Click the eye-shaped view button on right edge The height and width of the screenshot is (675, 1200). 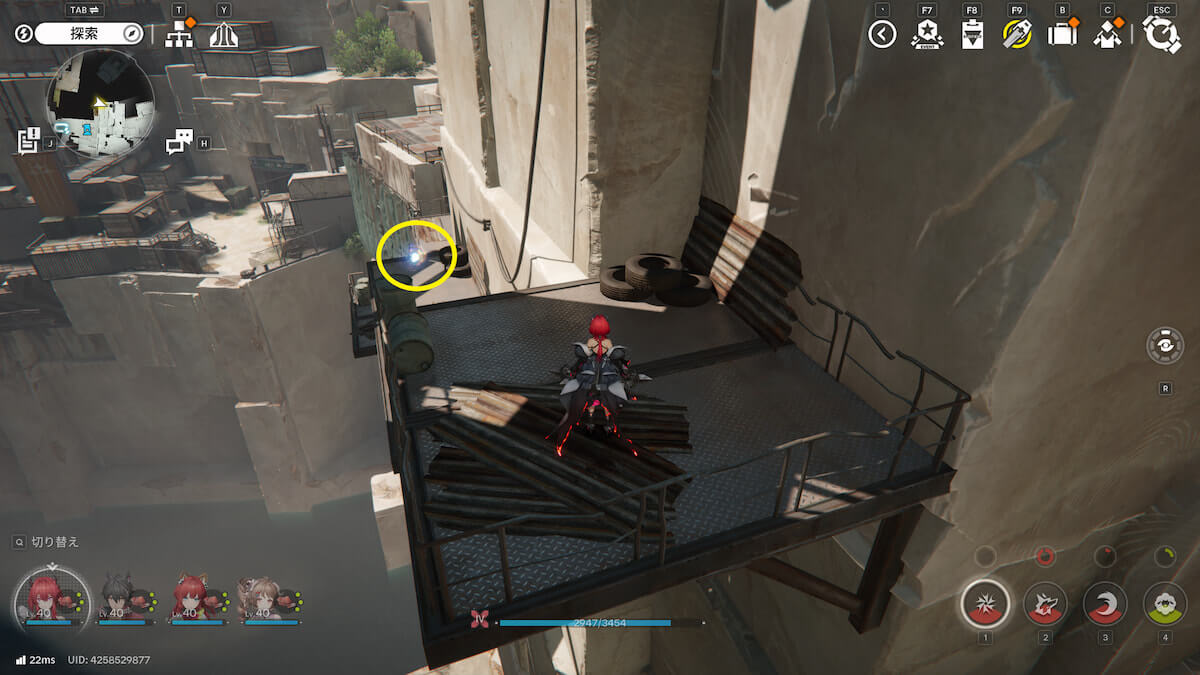[x=1165, y=345]
